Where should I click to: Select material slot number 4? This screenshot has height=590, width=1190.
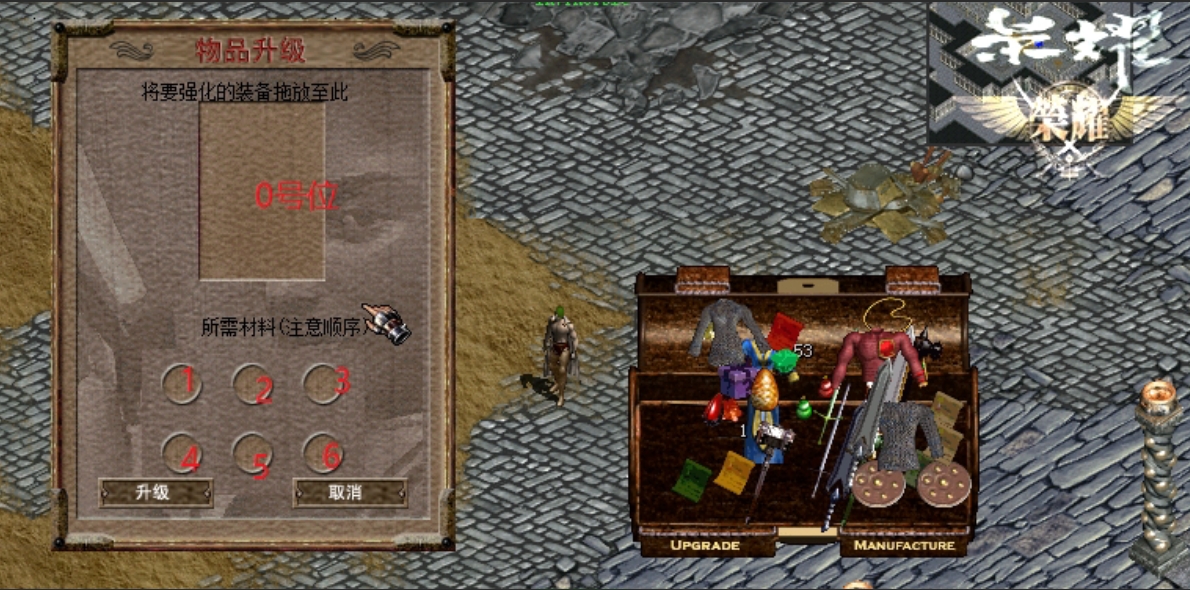coord(181,452)
